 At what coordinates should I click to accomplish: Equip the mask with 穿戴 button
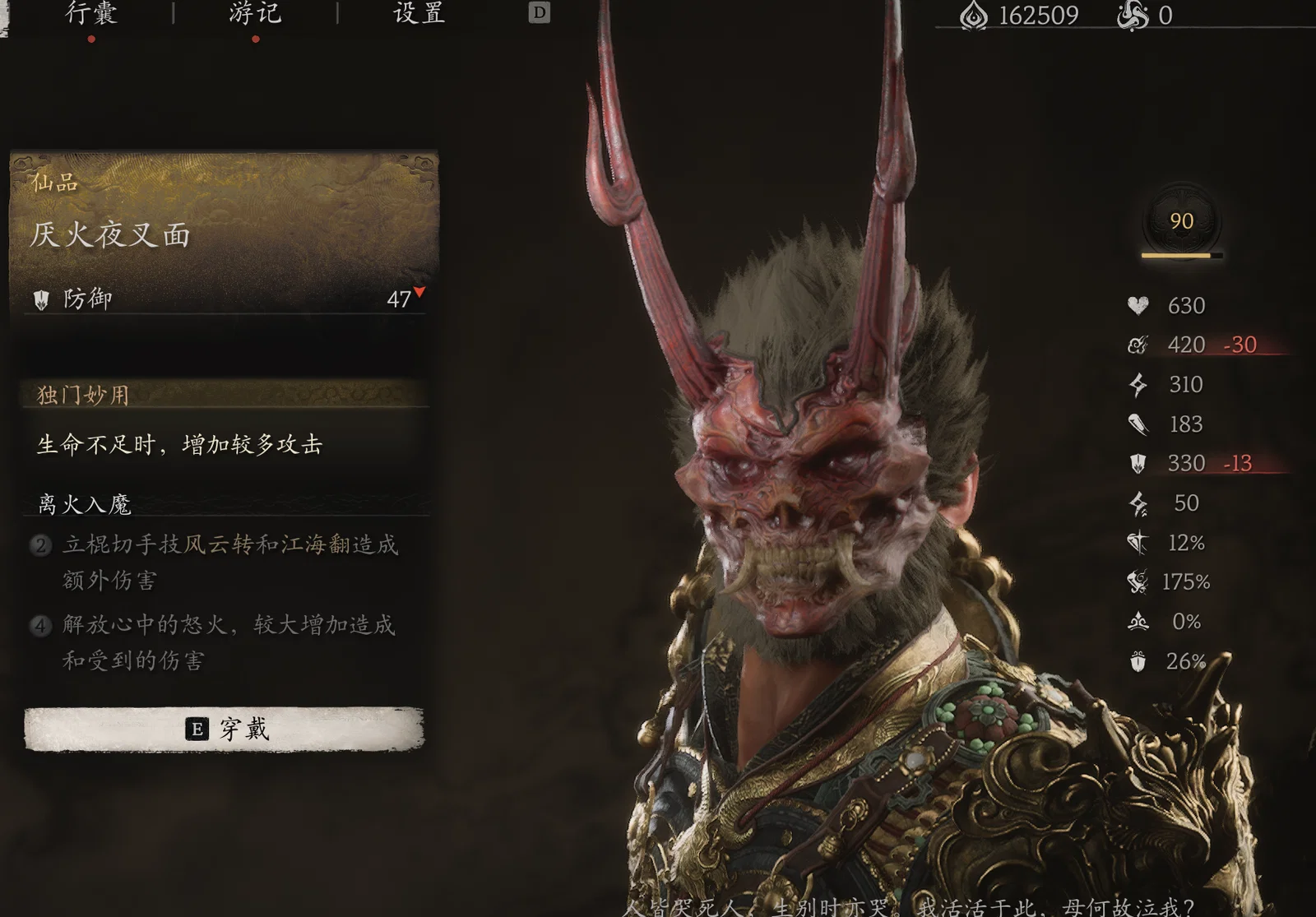pyautogui.click(x=225, y=729)
